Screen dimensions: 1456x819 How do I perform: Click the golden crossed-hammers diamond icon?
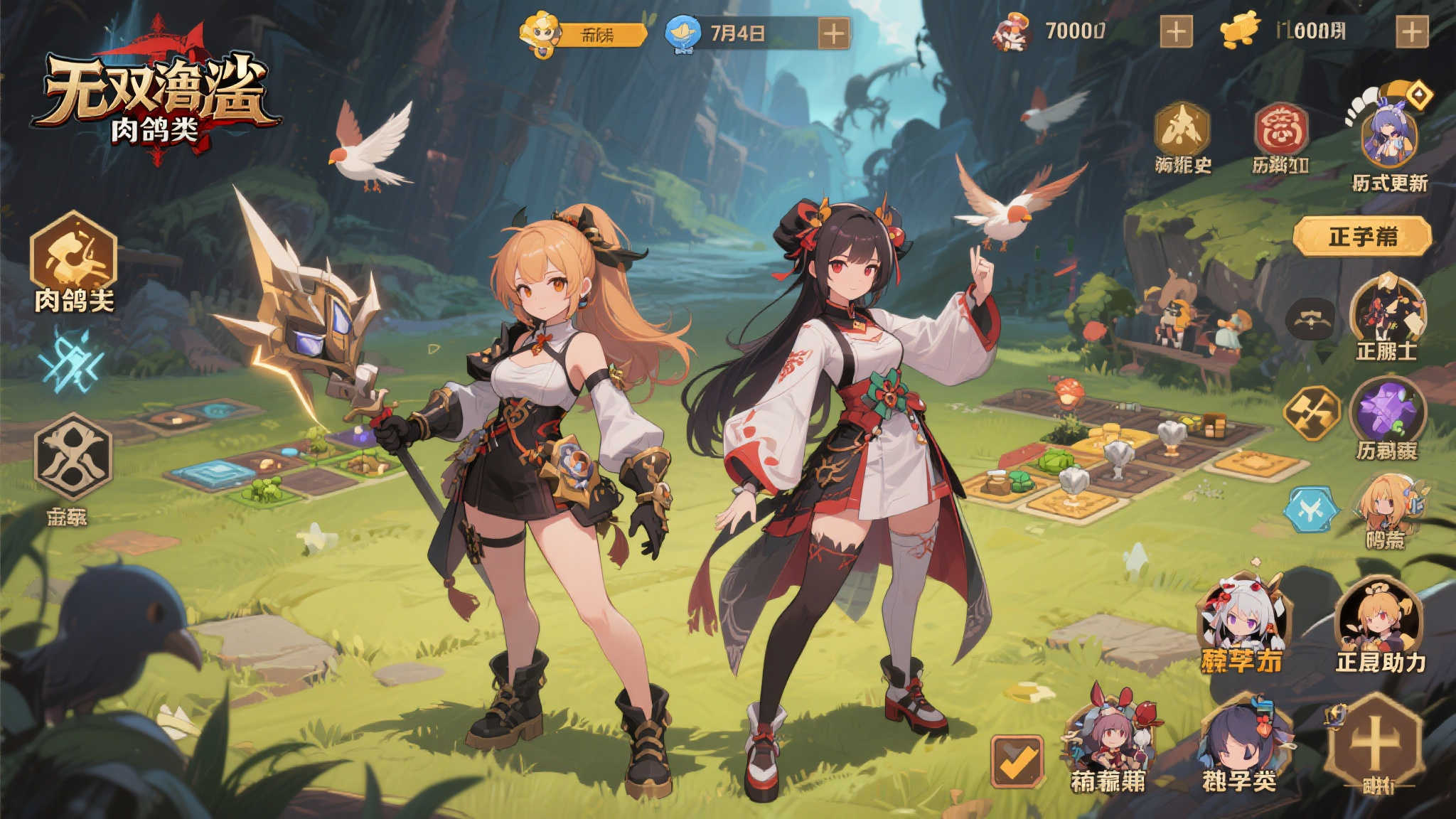[1312, 413]
